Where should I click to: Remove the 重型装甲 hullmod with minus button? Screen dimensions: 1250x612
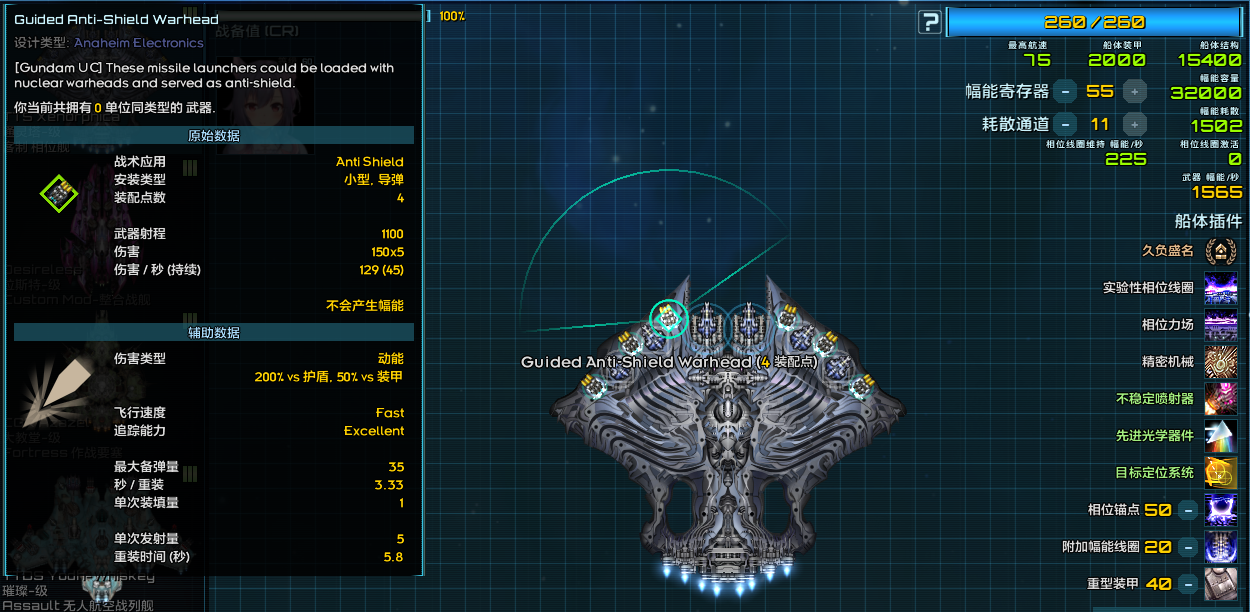[1187, 583]
